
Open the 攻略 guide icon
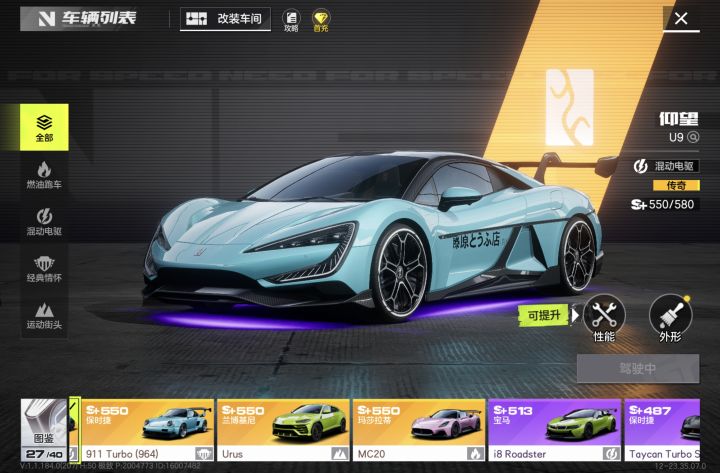click(x=291, y=20)
